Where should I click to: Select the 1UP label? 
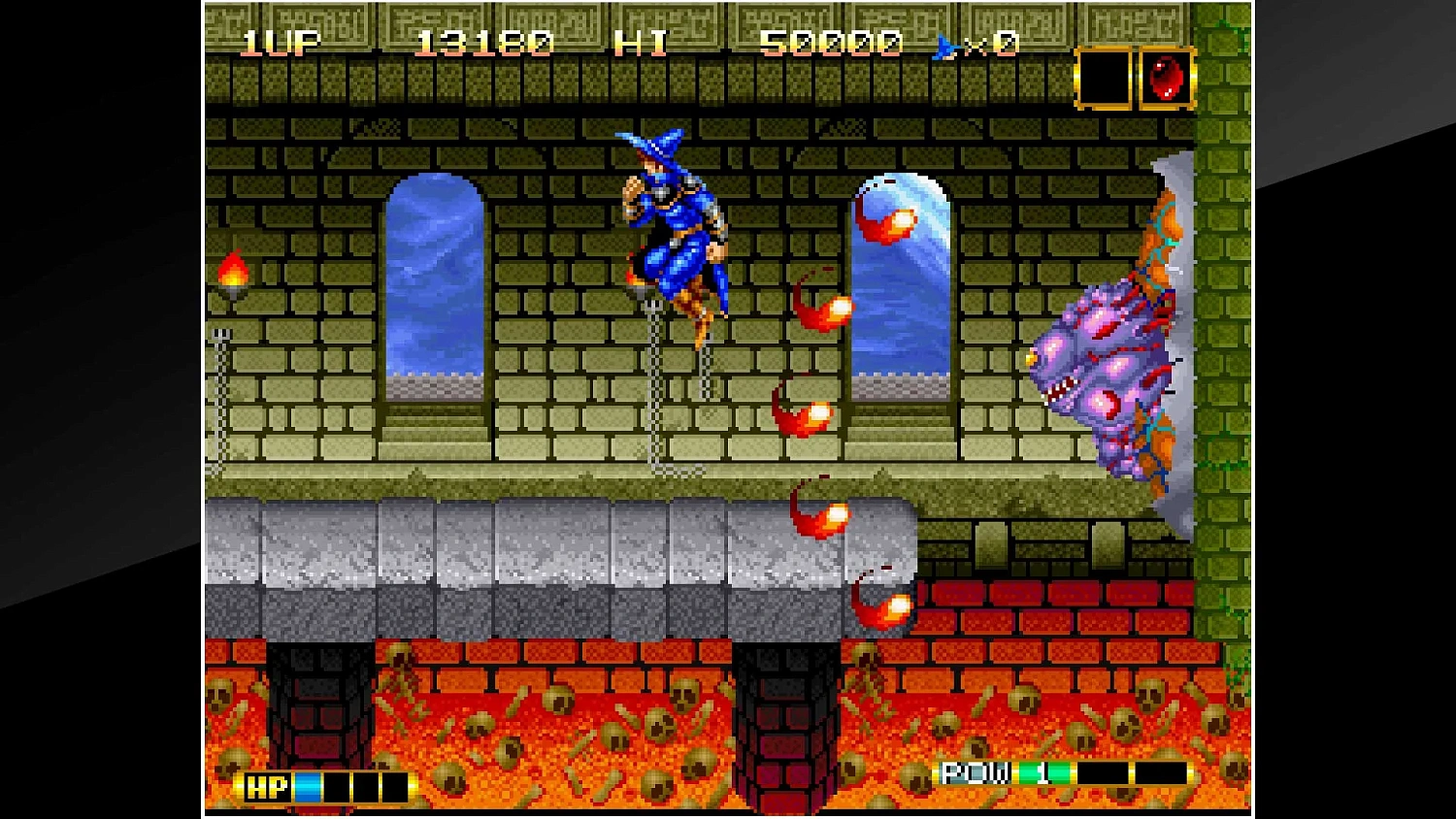280,41
